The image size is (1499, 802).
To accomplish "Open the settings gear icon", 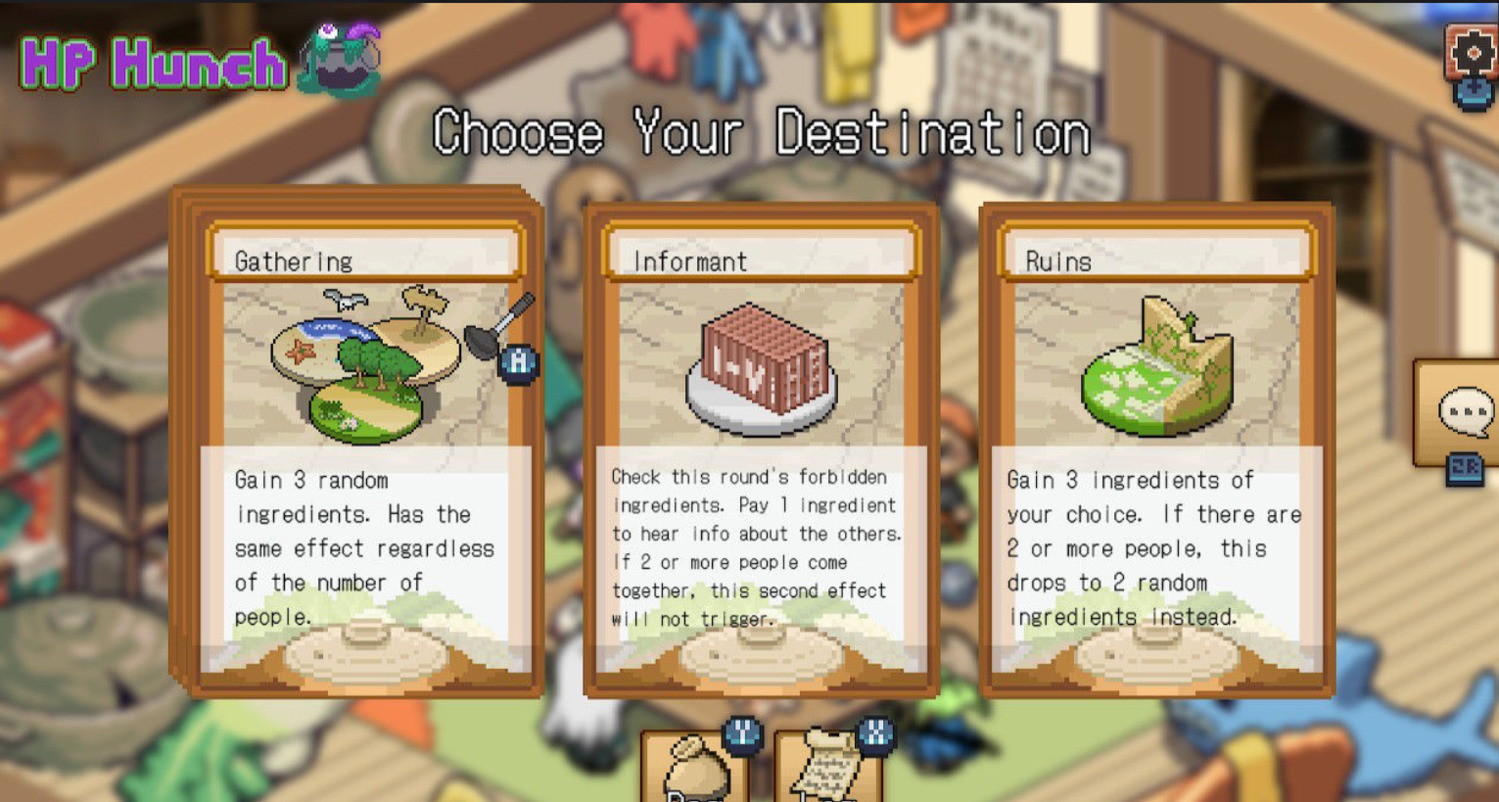I will (1473, 52).
